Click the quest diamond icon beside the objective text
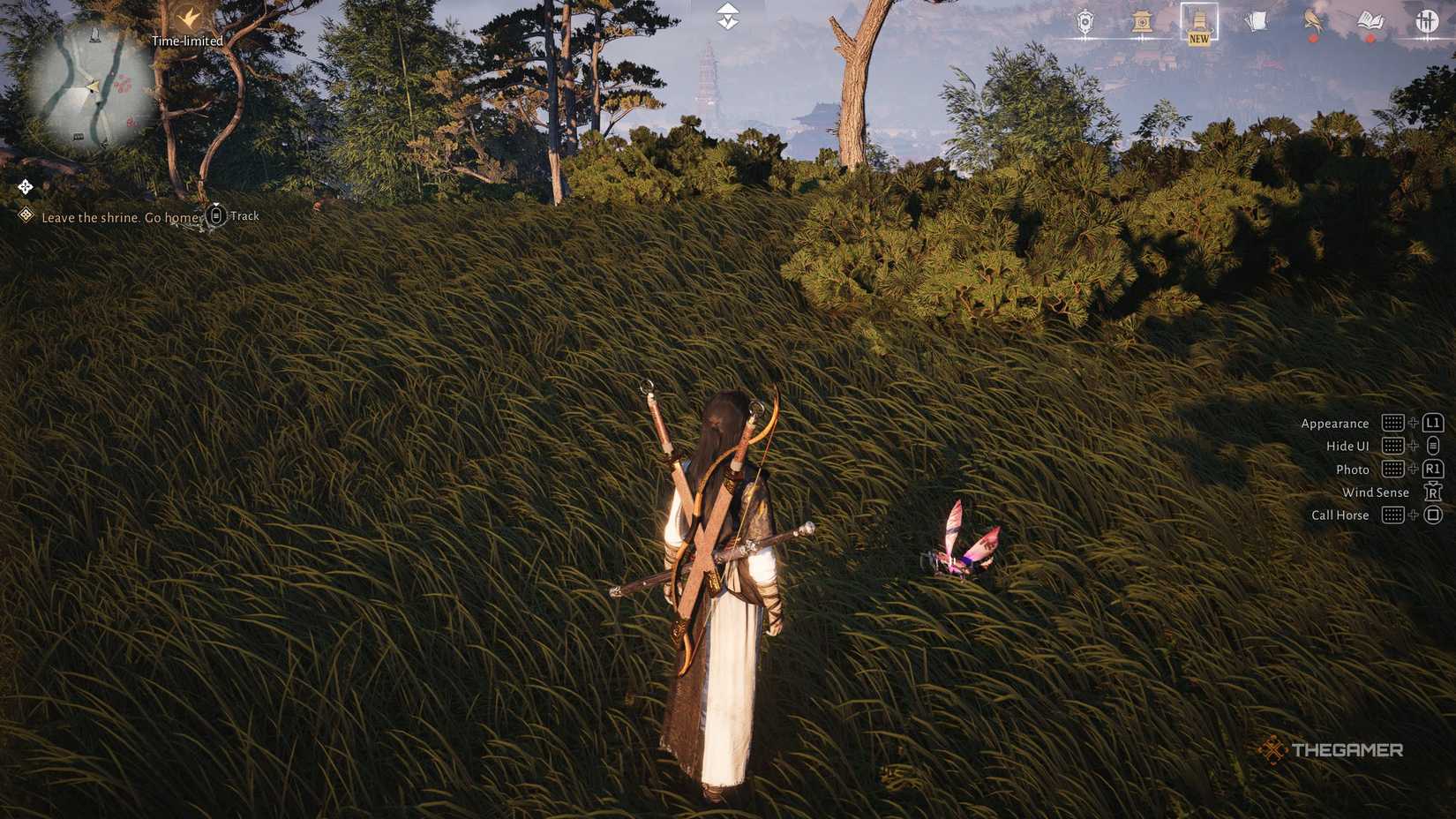Image resolution: width=1456 pixels, height=819 pixels. [x=25, y=214]
